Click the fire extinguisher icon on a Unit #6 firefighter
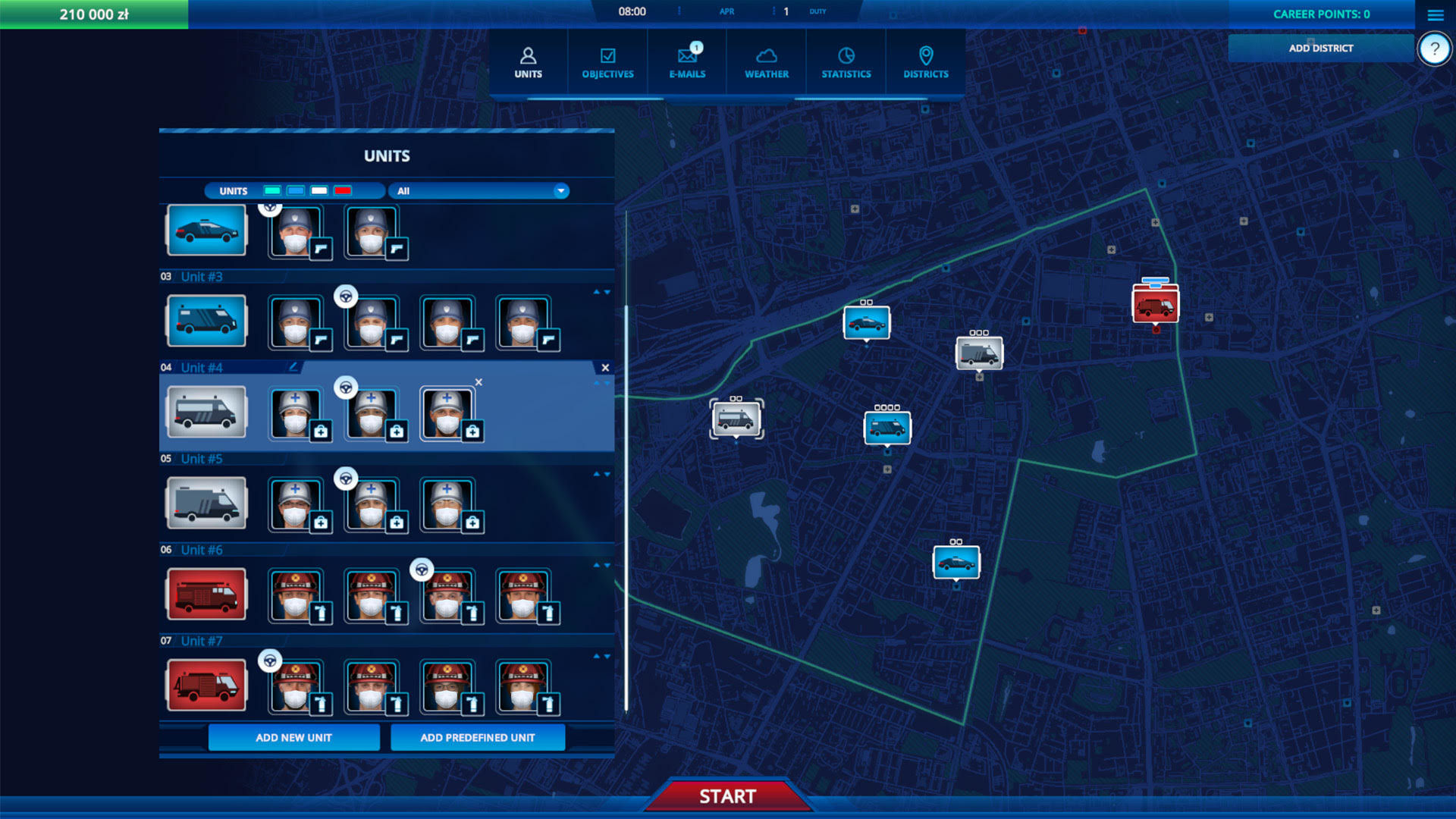The height and width of the screenshot is (819, 1456). 322,613
